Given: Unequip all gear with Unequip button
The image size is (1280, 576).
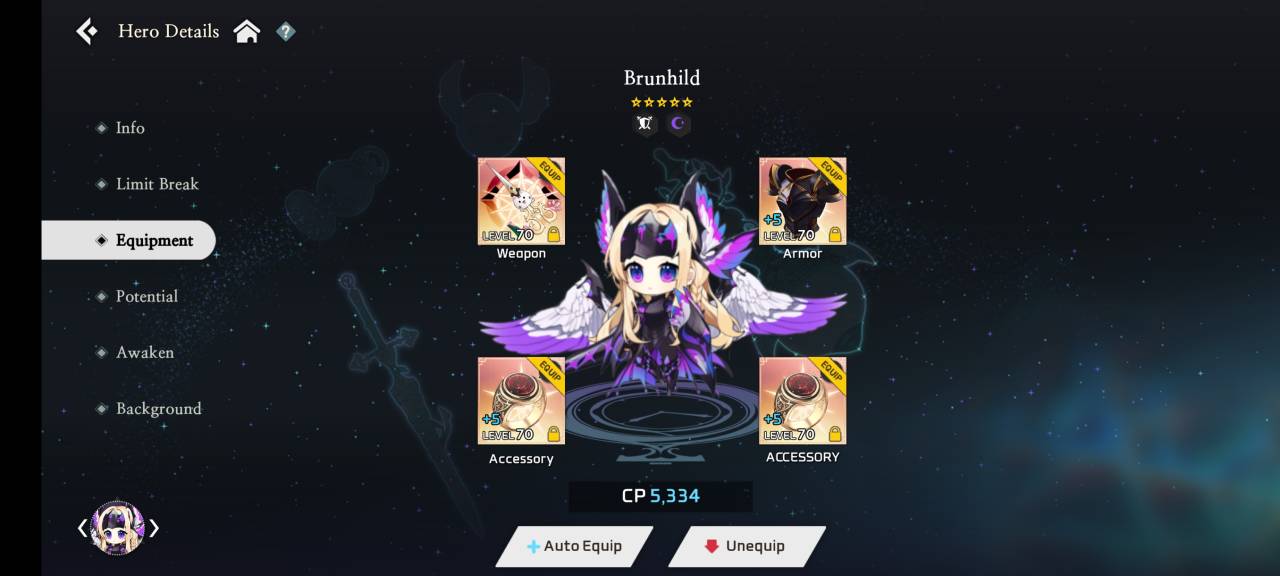Looking at the screenshot, I should point(746,546).
